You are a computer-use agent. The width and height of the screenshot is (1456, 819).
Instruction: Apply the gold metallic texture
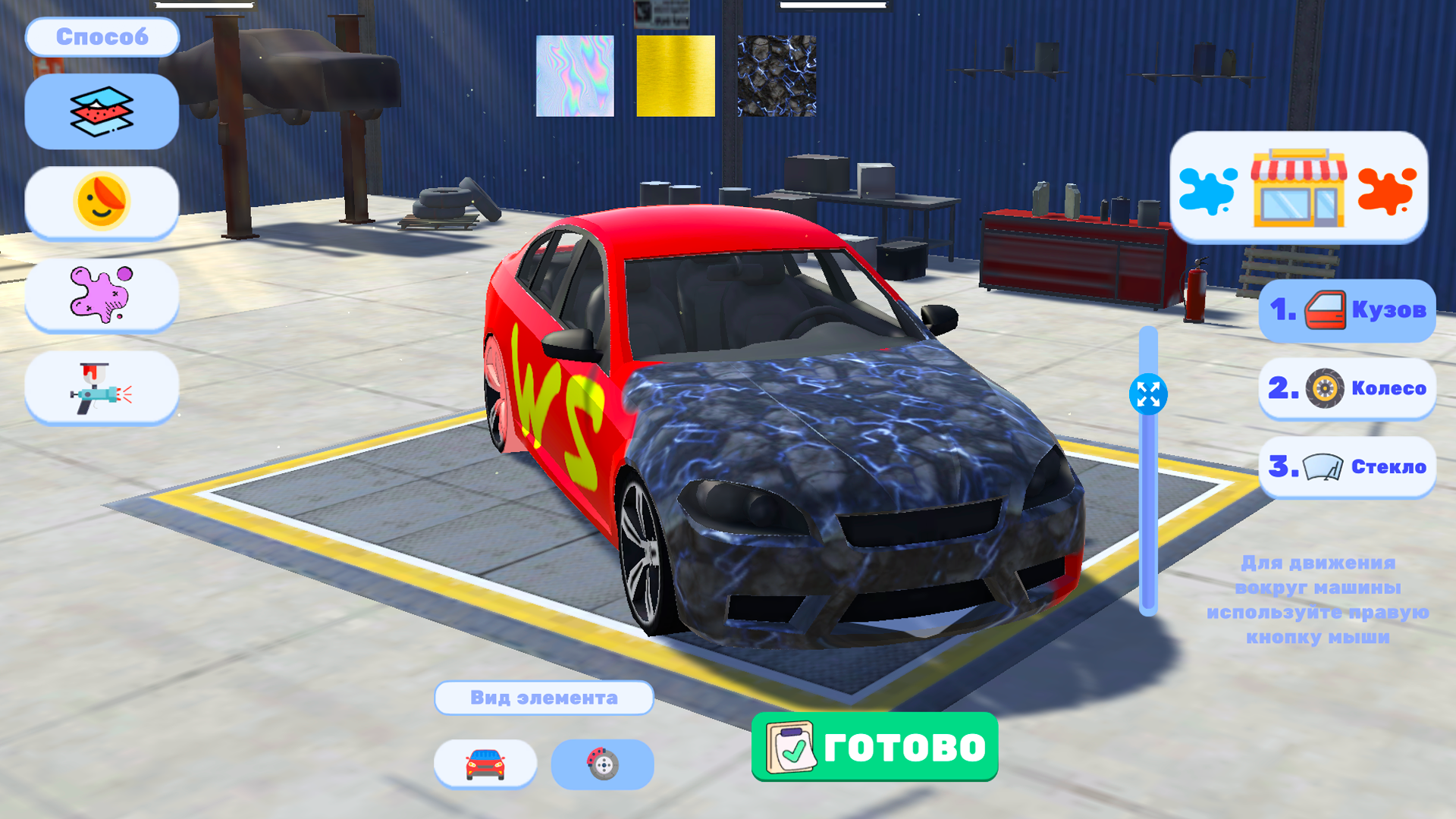[x=674, y=75]
